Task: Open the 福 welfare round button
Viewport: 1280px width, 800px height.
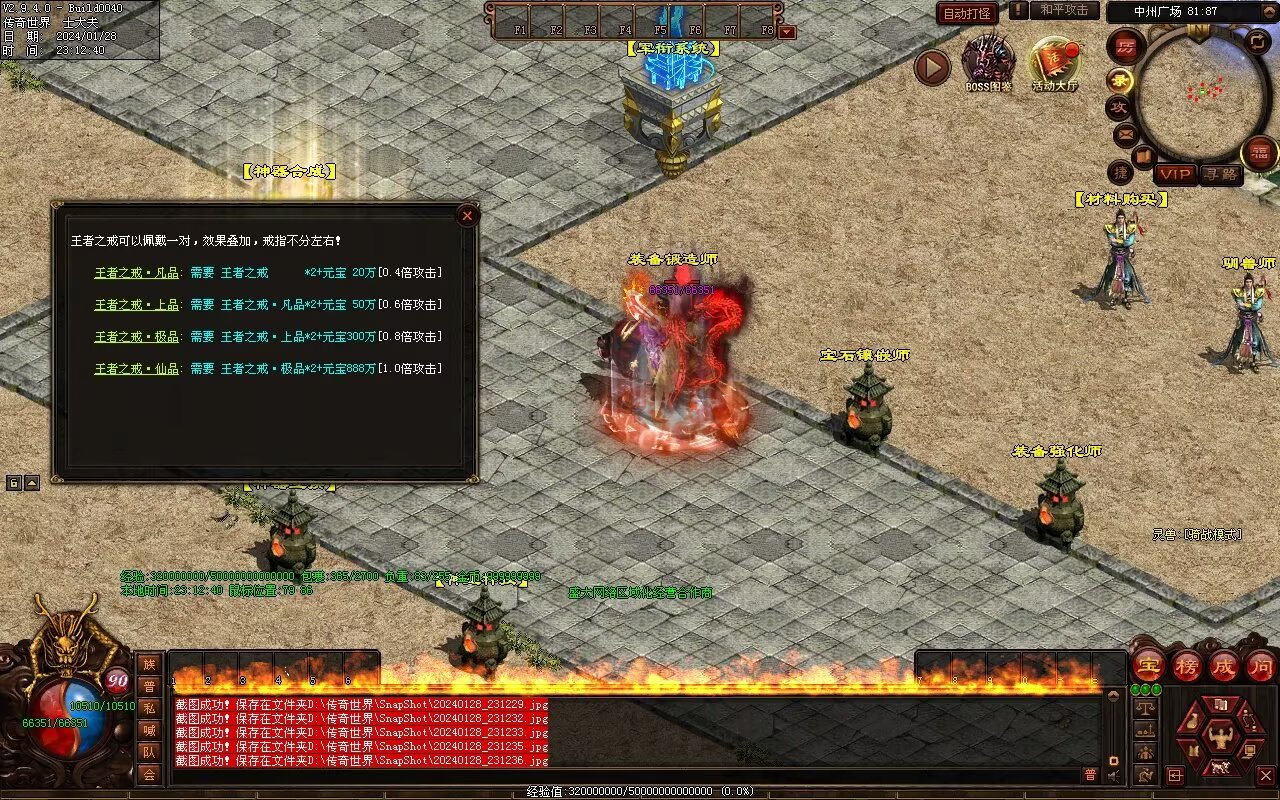Action: 1259,153
